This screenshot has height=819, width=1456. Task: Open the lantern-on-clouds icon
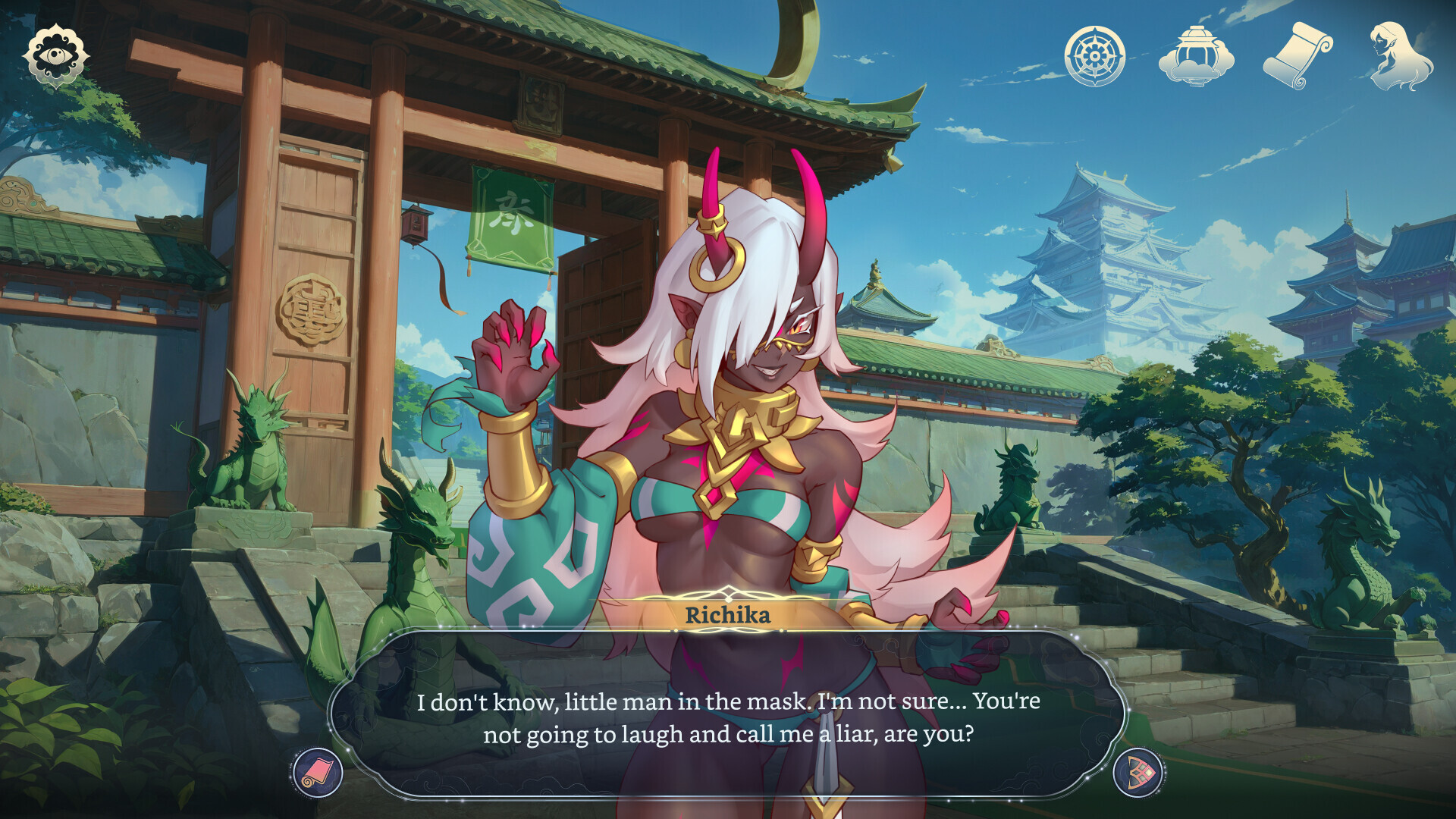(1196, 56)
